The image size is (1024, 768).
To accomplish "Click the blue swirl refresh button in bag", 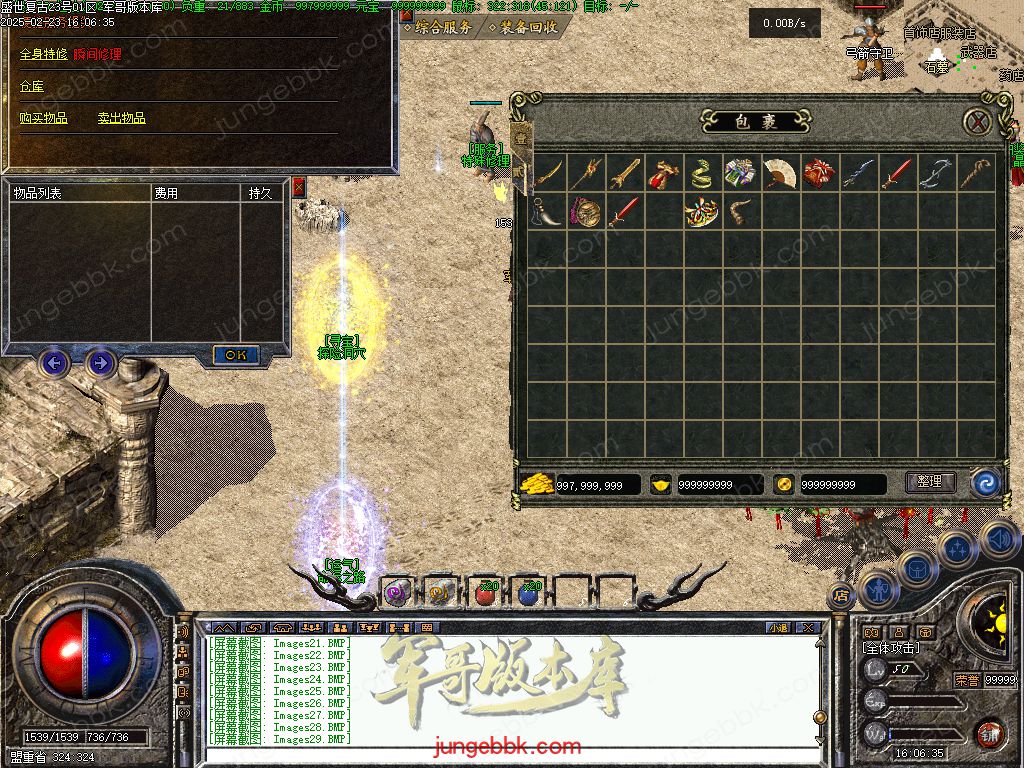I will tap(986, 483).
